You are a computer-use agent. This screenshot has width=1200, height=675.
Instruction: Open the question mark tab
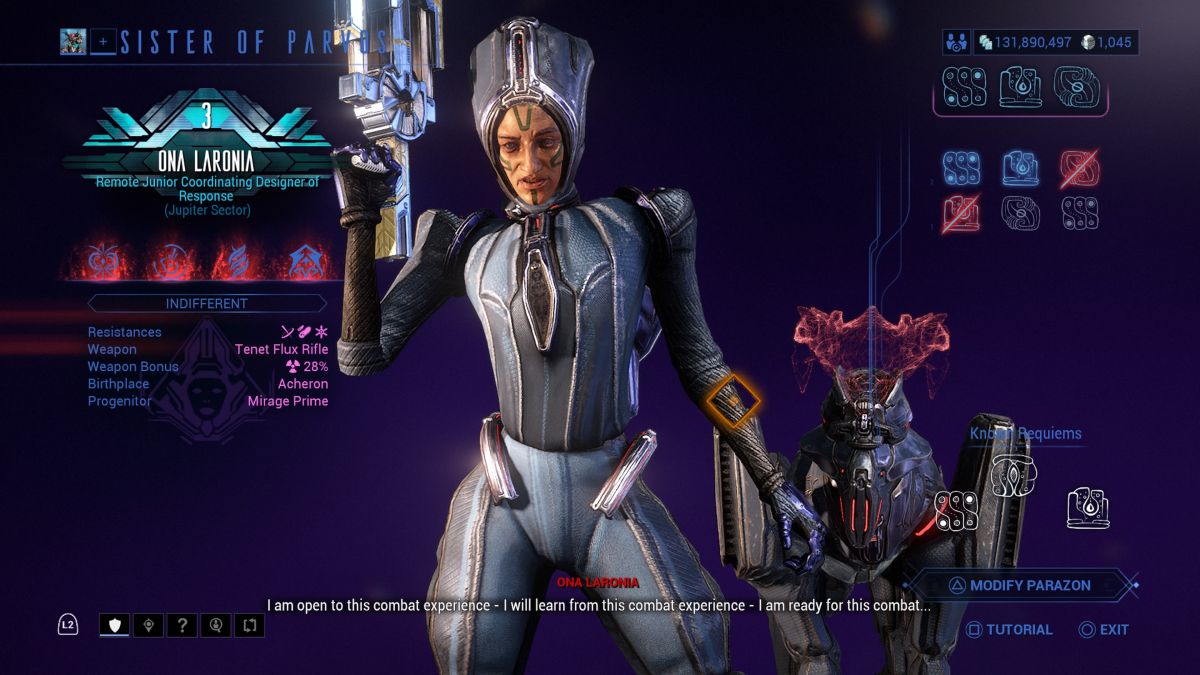[182, 626]
